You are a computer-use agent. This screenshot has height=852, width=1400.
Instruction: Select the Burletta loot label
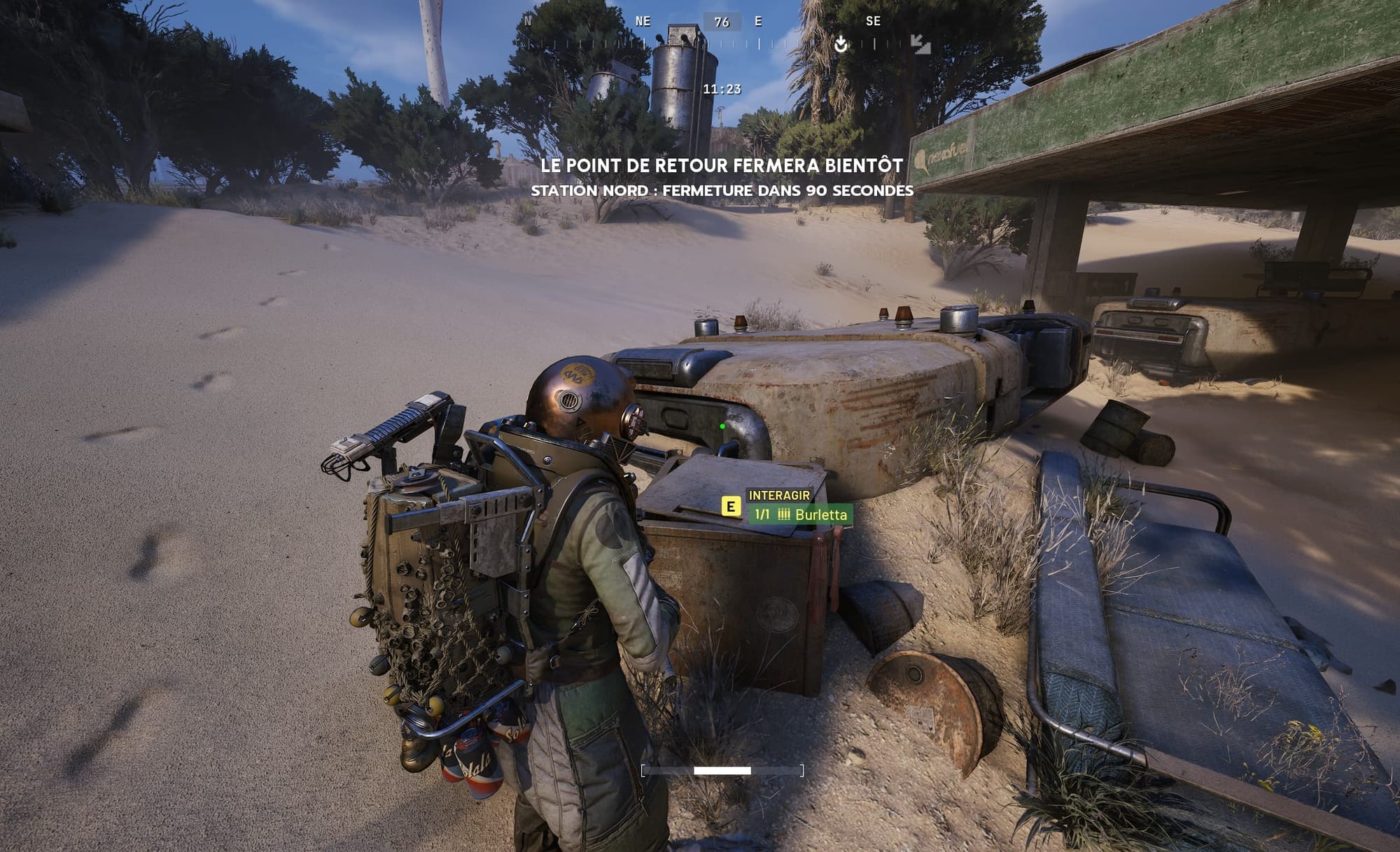pos(801,515)
